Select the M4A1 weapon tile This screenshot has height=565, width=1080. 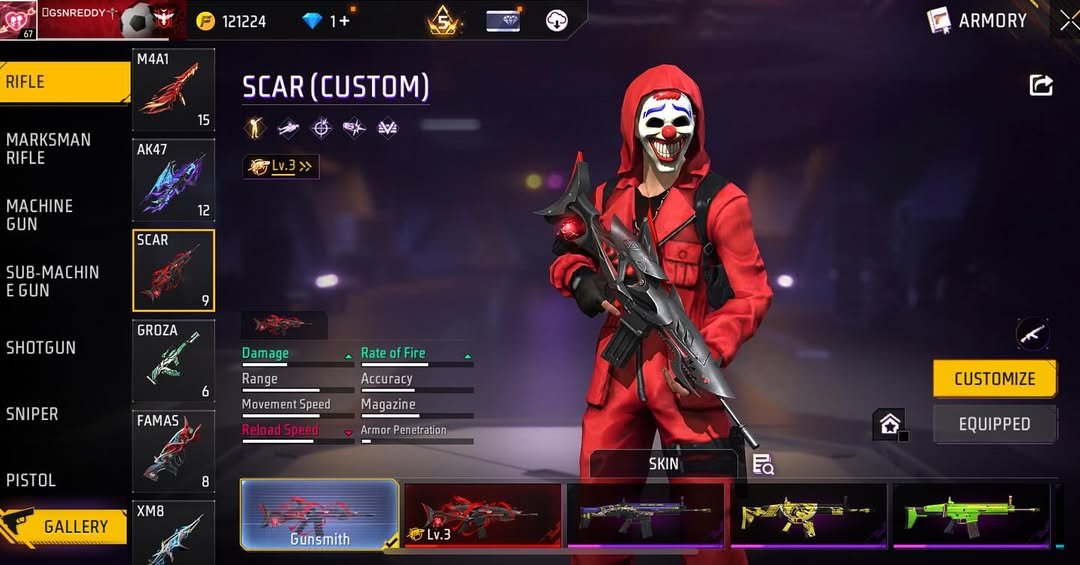(174, 90)
